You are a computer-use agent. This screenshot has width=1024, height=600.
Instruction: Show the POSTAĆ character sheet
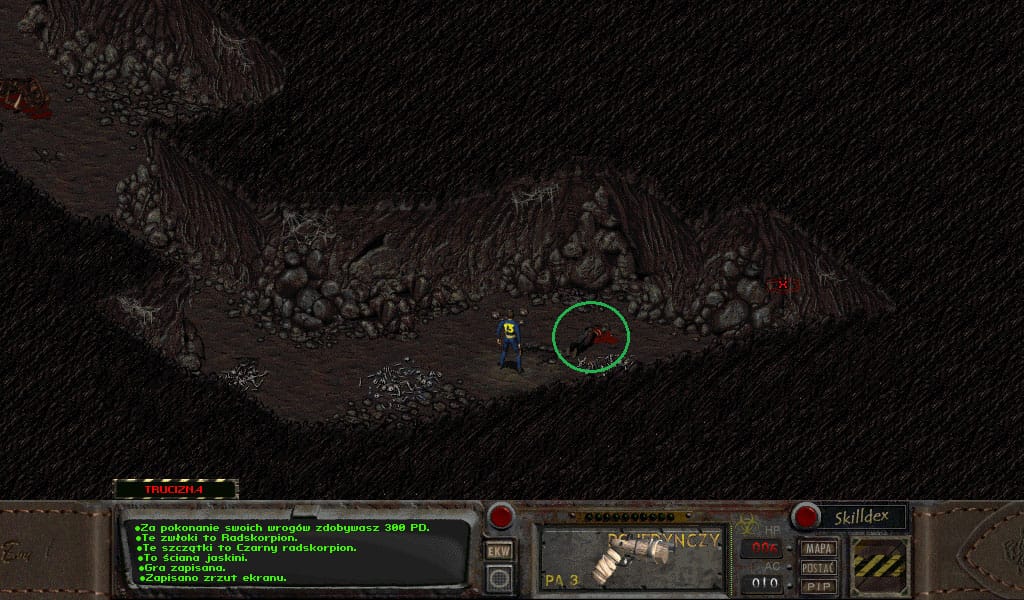click(819, 567)
